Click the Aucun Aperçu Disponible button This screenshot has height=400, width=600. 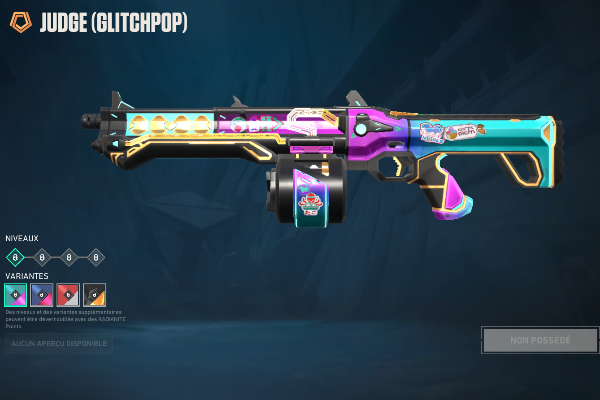coord(58,343)
